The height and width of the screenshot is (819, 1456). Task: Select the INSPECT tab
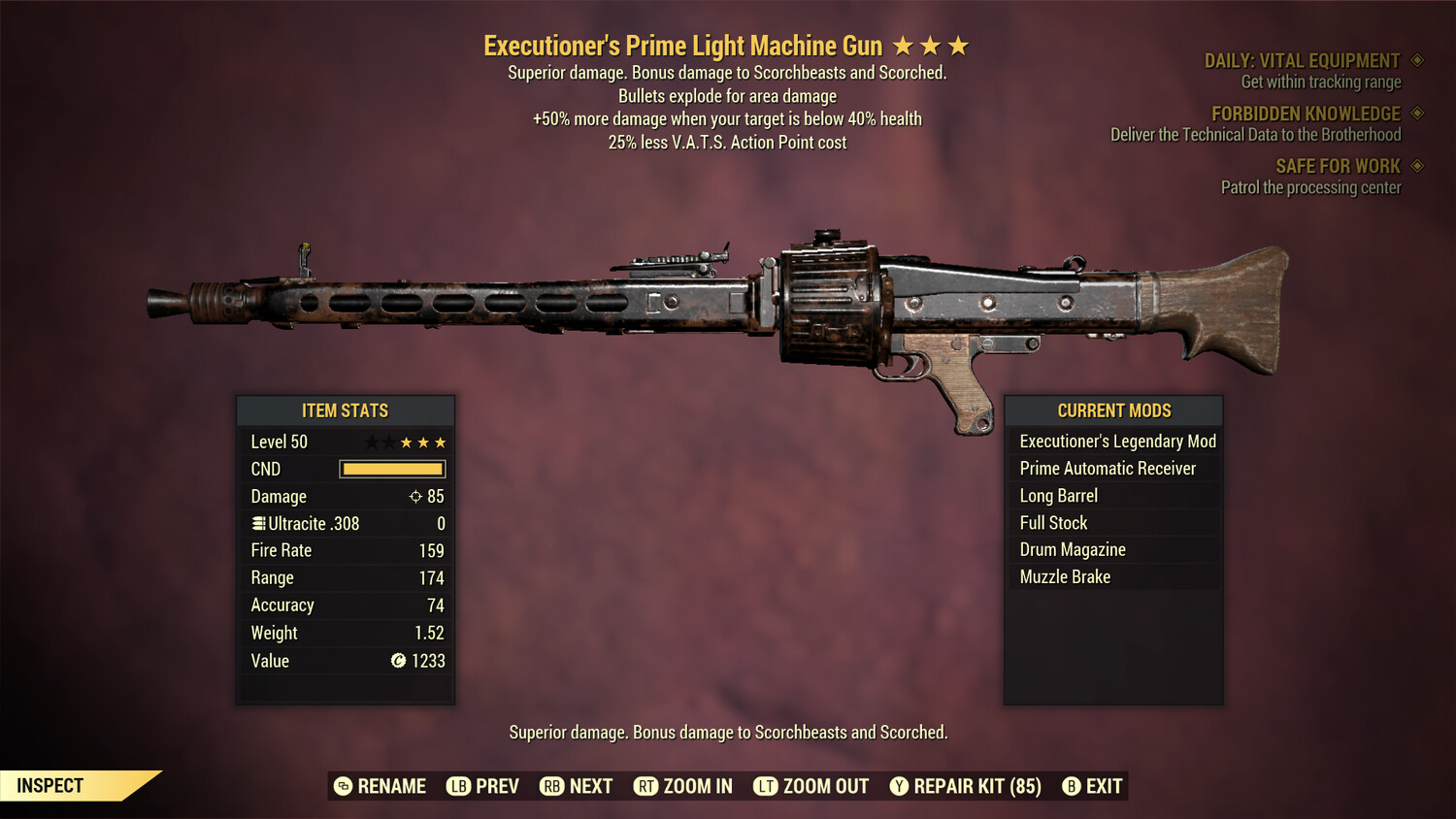click(49, 785)
